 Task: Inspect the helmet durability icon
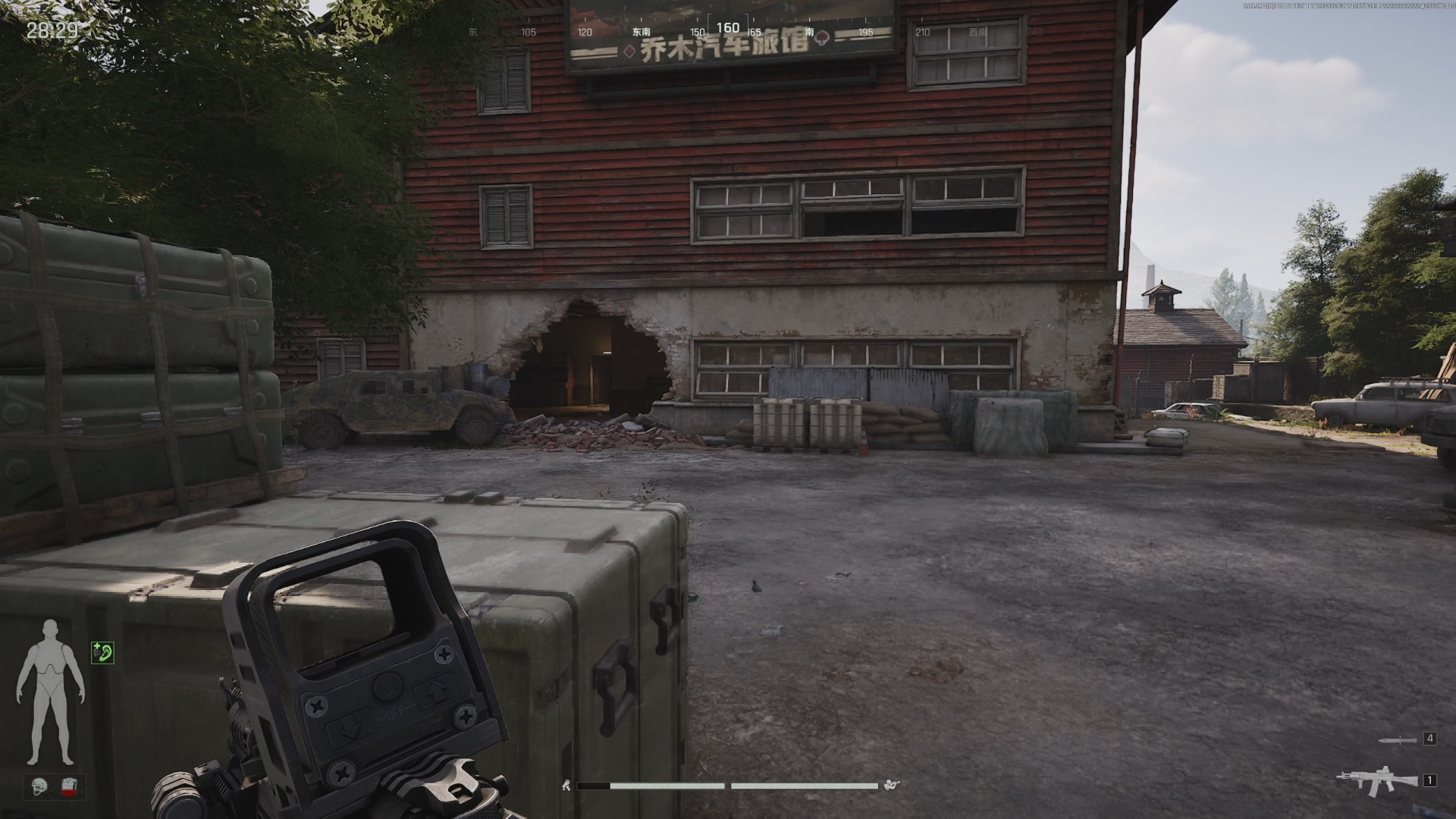(41, 787)
